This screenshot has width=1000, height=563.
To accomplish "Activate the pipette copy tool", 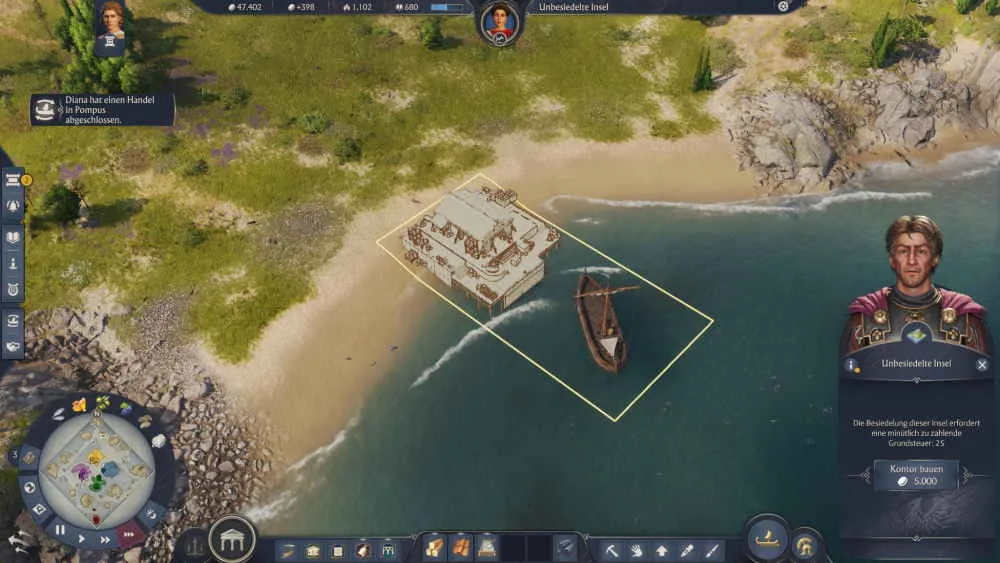I will (687, 550).
